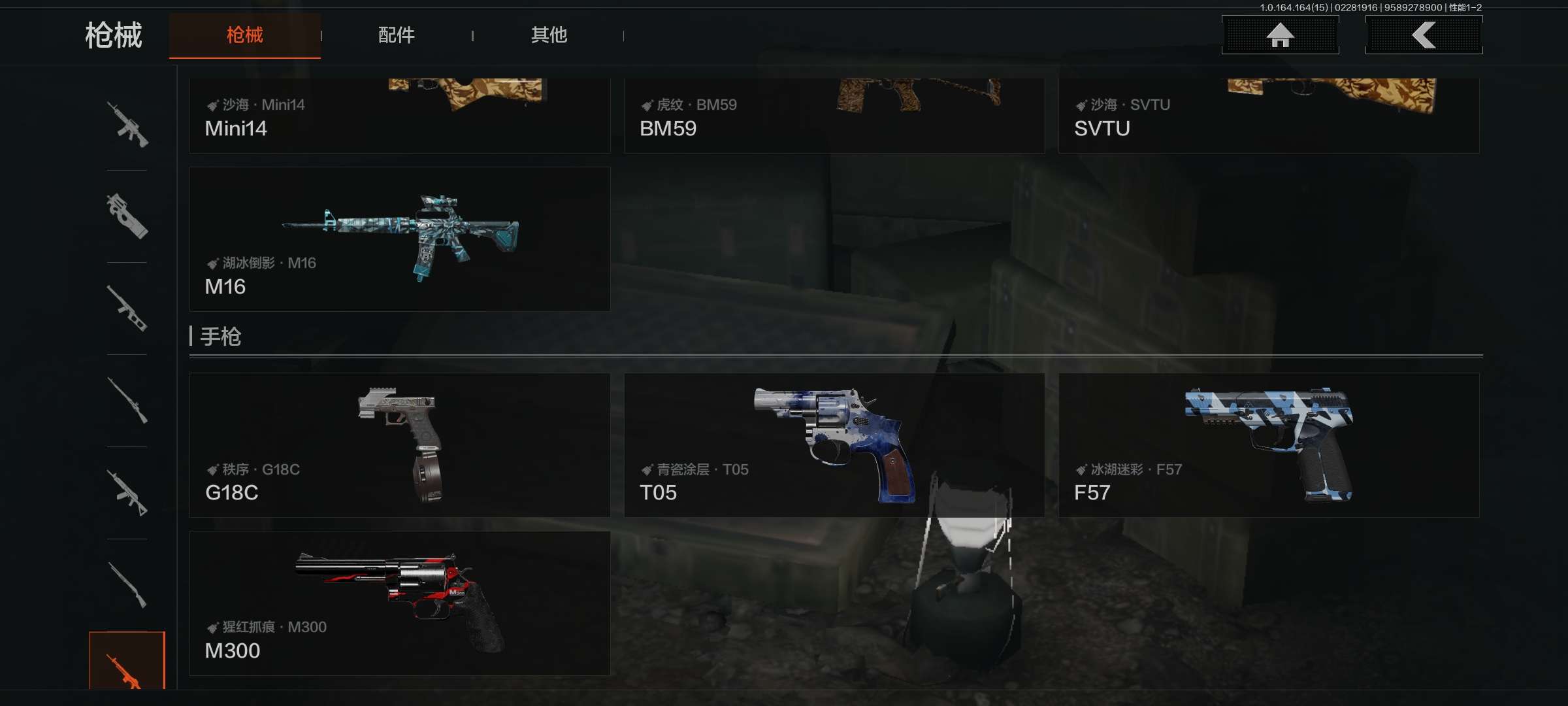1568x706 pixels.
Task: Go to the home screen
Action: (1280, 35)
